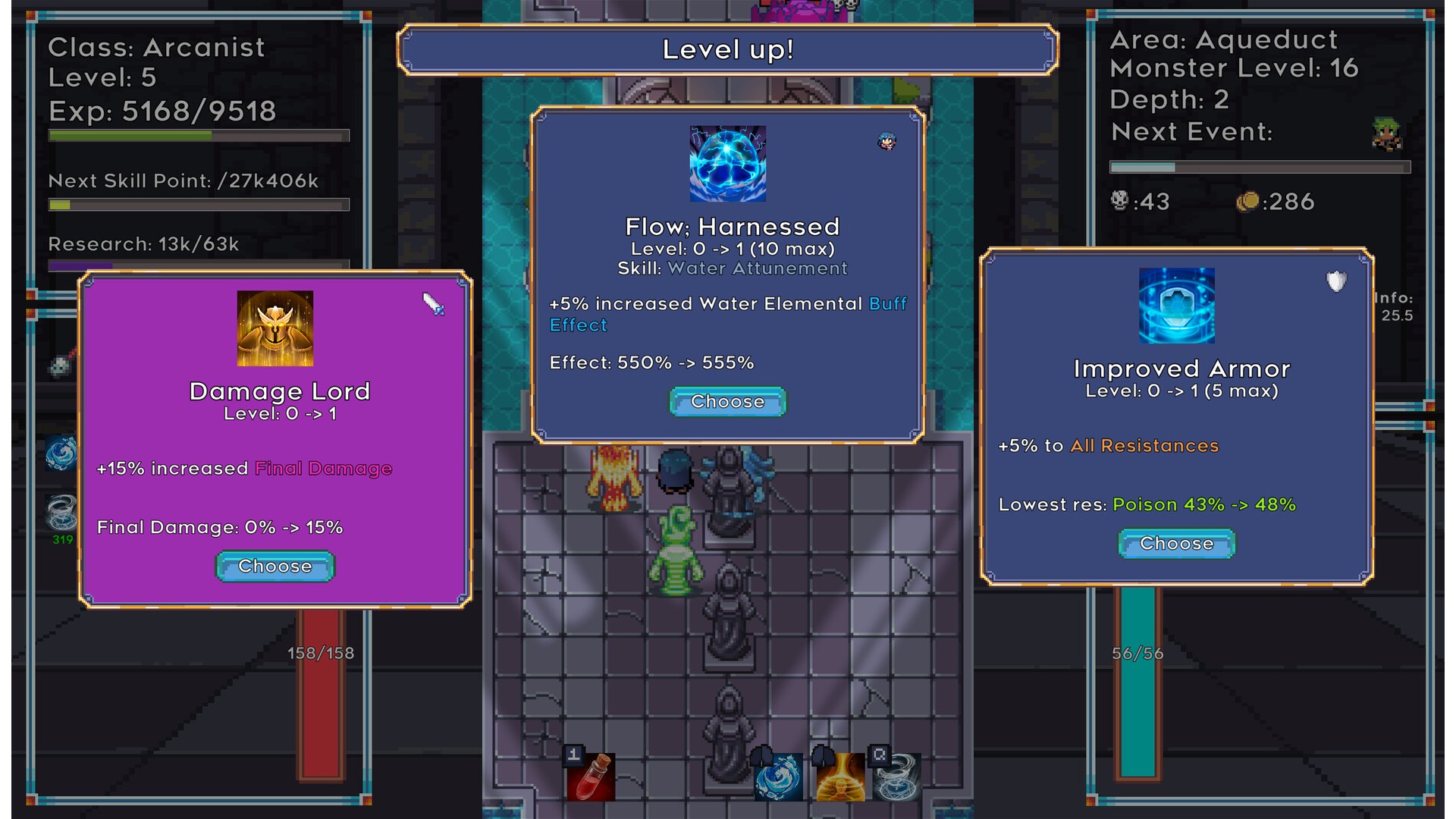Click the Next Event goblin icon
Screen dimensions: 1456x819
pos(1387,133)
